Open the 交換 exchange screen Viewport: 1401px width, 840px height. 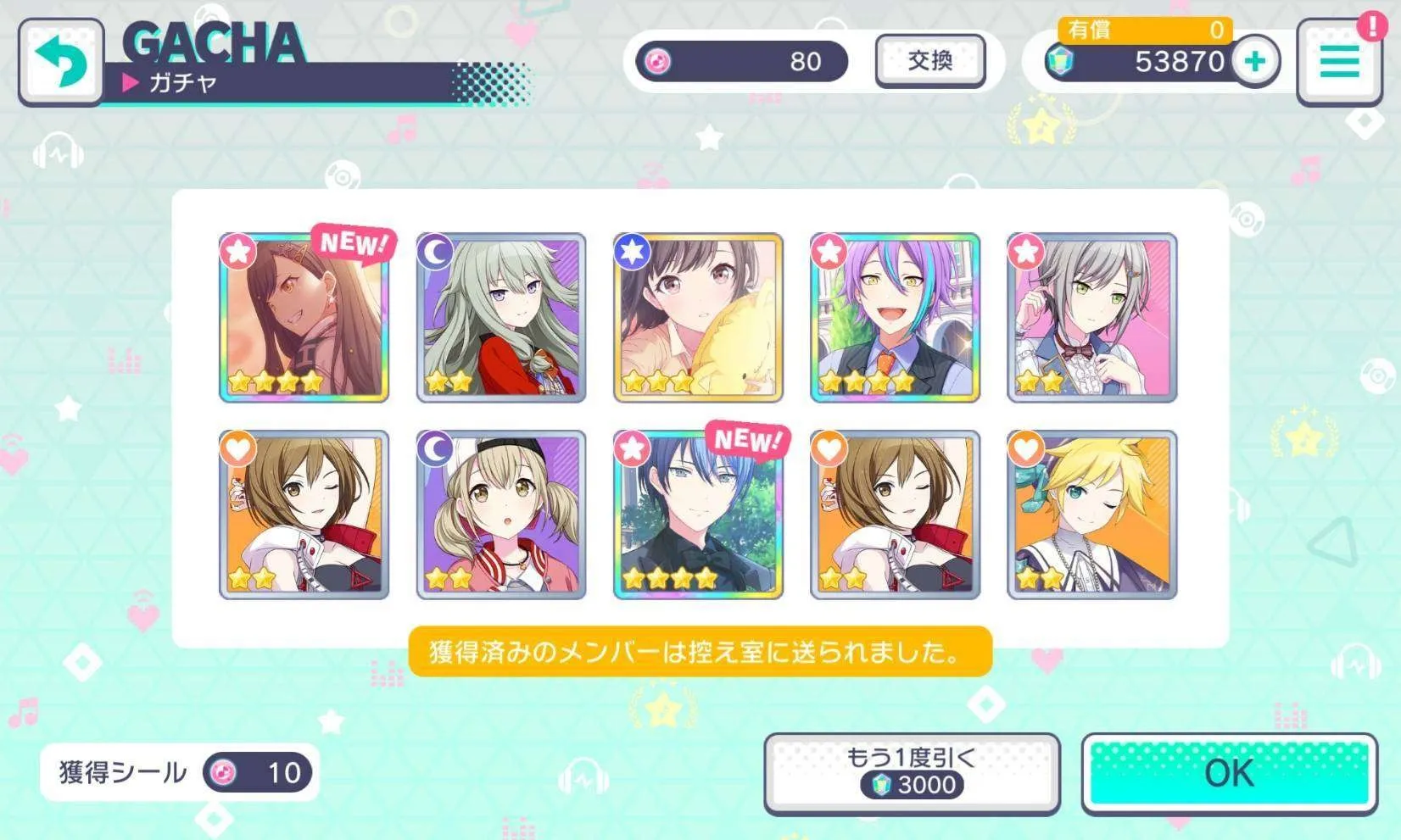point(930,61)
